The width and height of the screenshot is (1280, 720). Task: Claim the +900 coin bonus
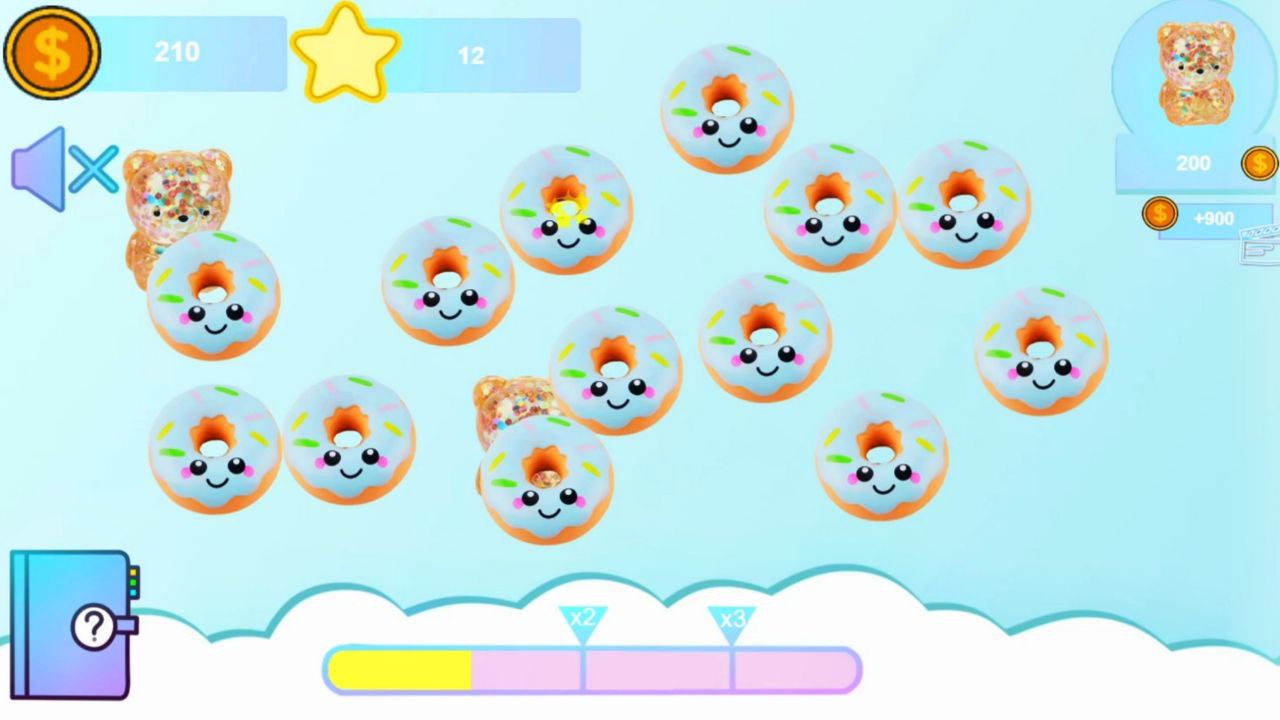(x=1215, y=218)
